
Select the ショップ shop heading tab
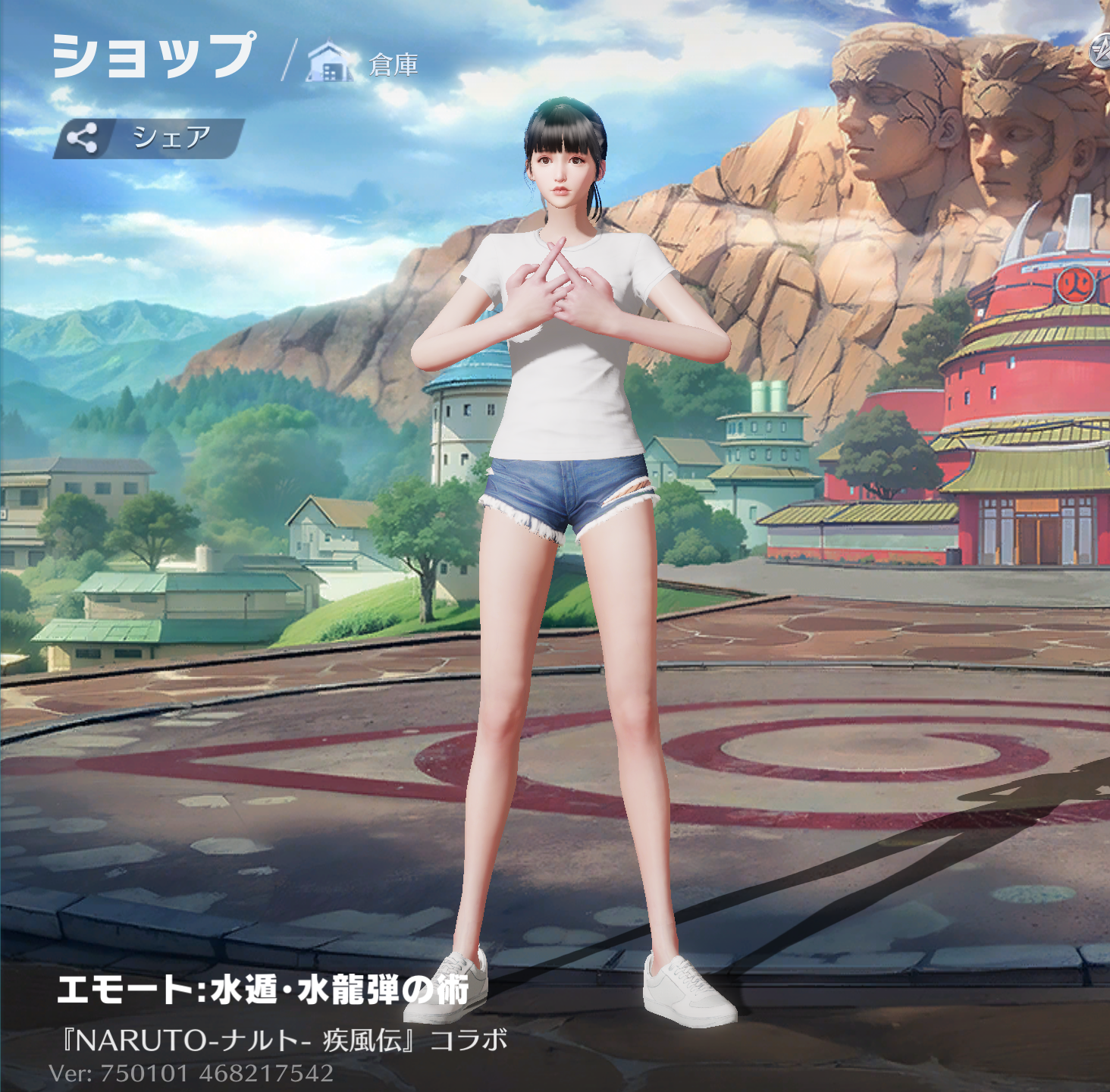click(x=154, y=56)
